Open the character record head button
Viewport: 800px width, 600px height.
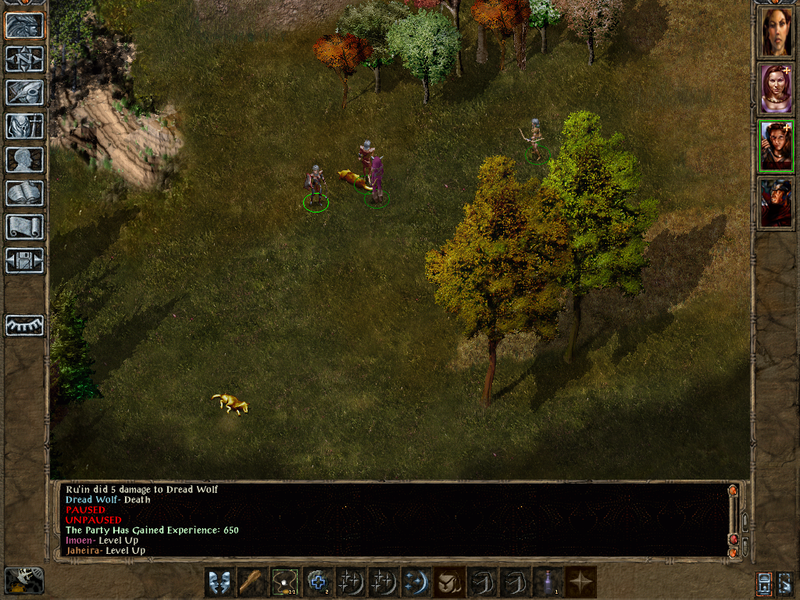coord(24,160)
